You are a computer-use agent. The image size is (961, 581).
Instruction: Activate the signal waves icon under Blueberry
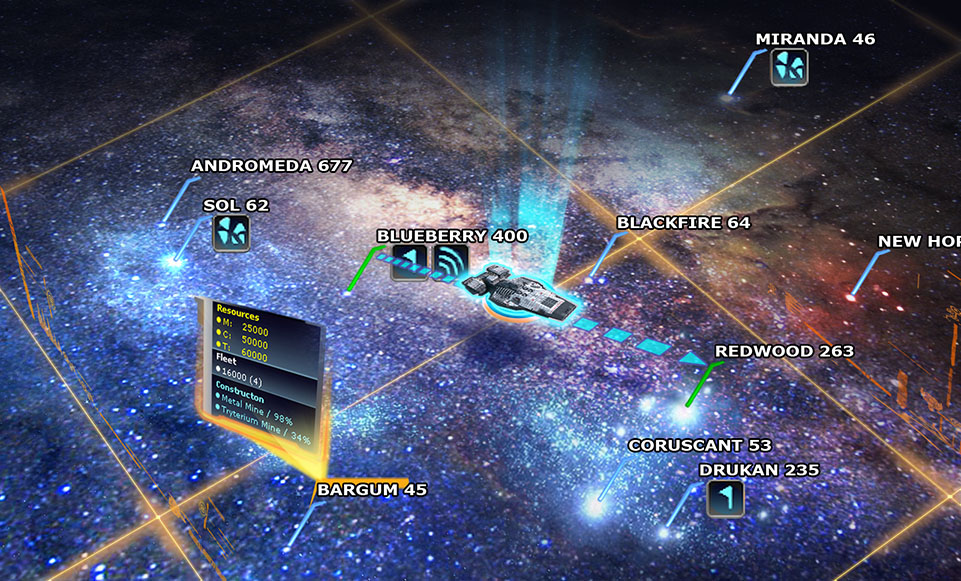[451, 262]
